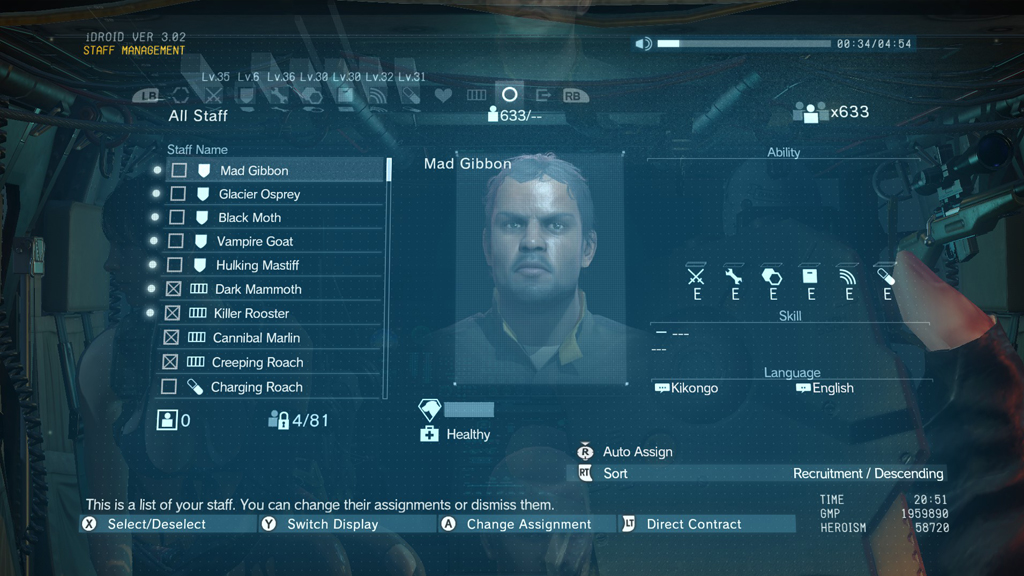Deselect Cannibal Marlin's crossed checkbox
1024x576 pixels.
[171, 338]
